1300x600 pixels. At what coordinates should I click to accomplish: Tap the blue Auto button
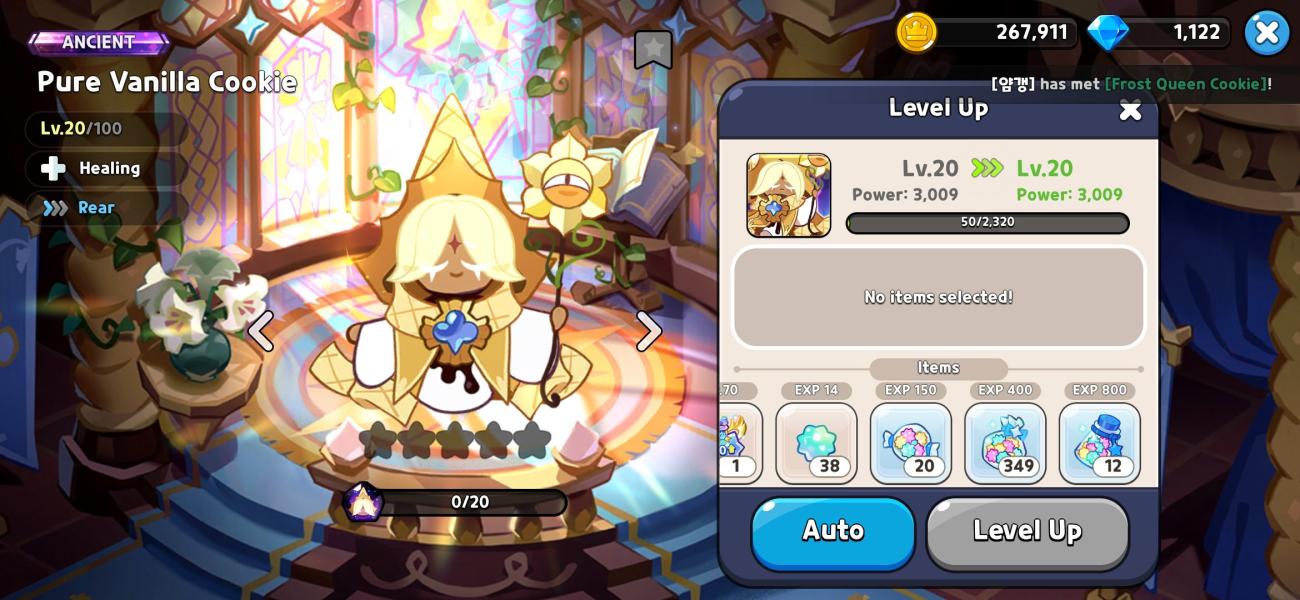(833, 532)
